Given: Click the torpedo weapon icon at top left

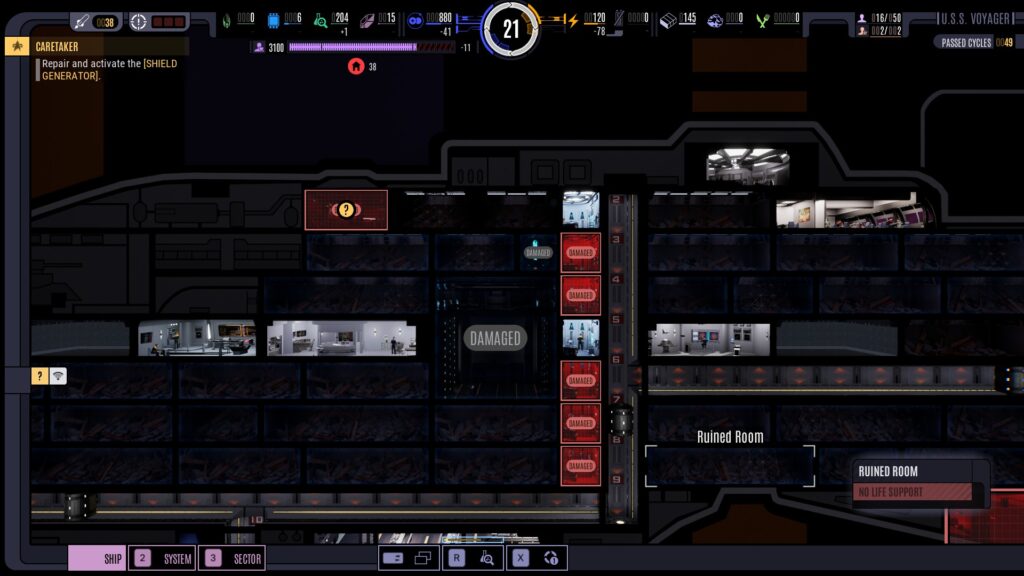Looking at the screenshot, I should pos(80,21).
